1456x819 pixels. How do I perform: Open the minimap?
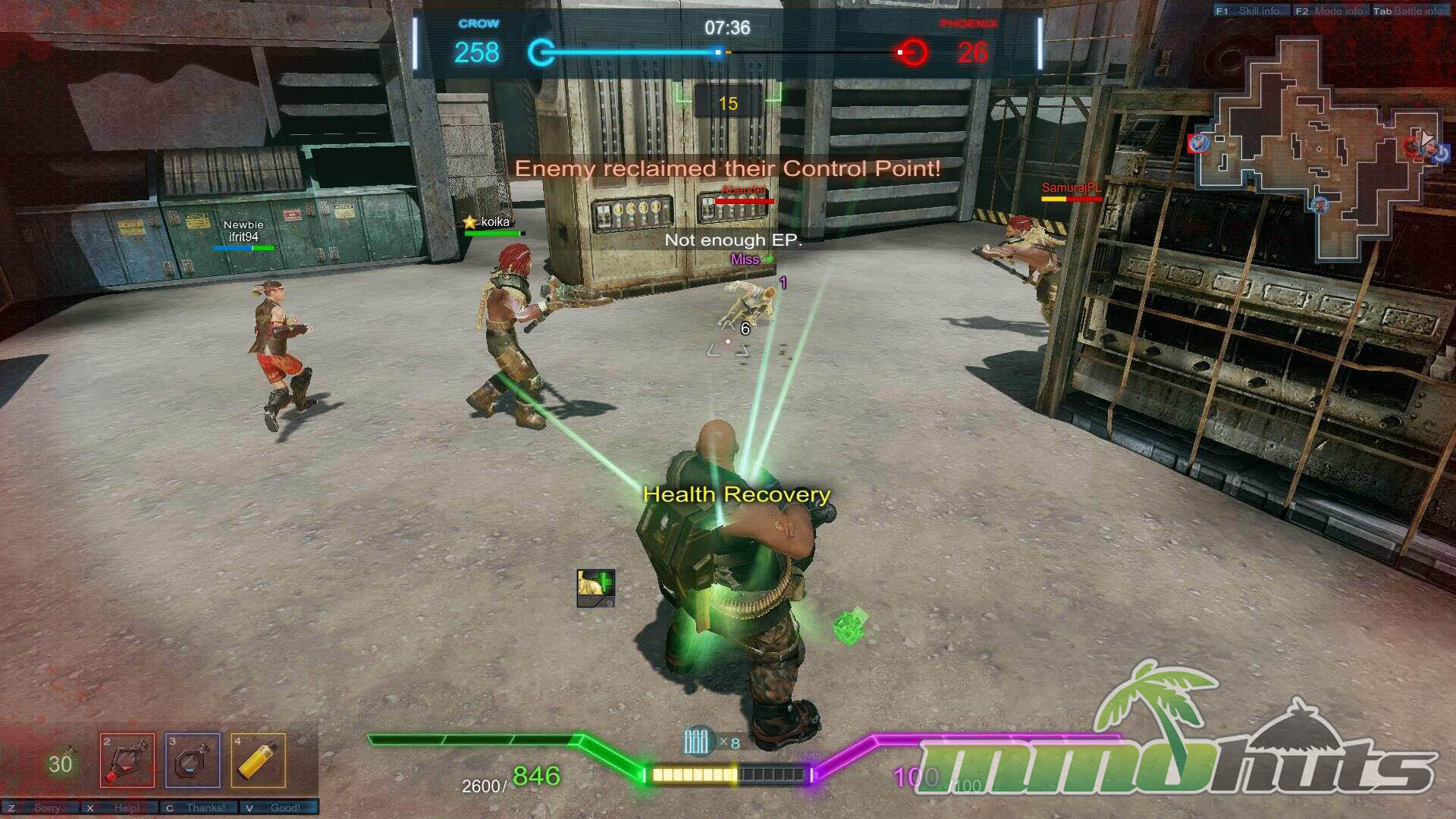[x=1319, y=148]
